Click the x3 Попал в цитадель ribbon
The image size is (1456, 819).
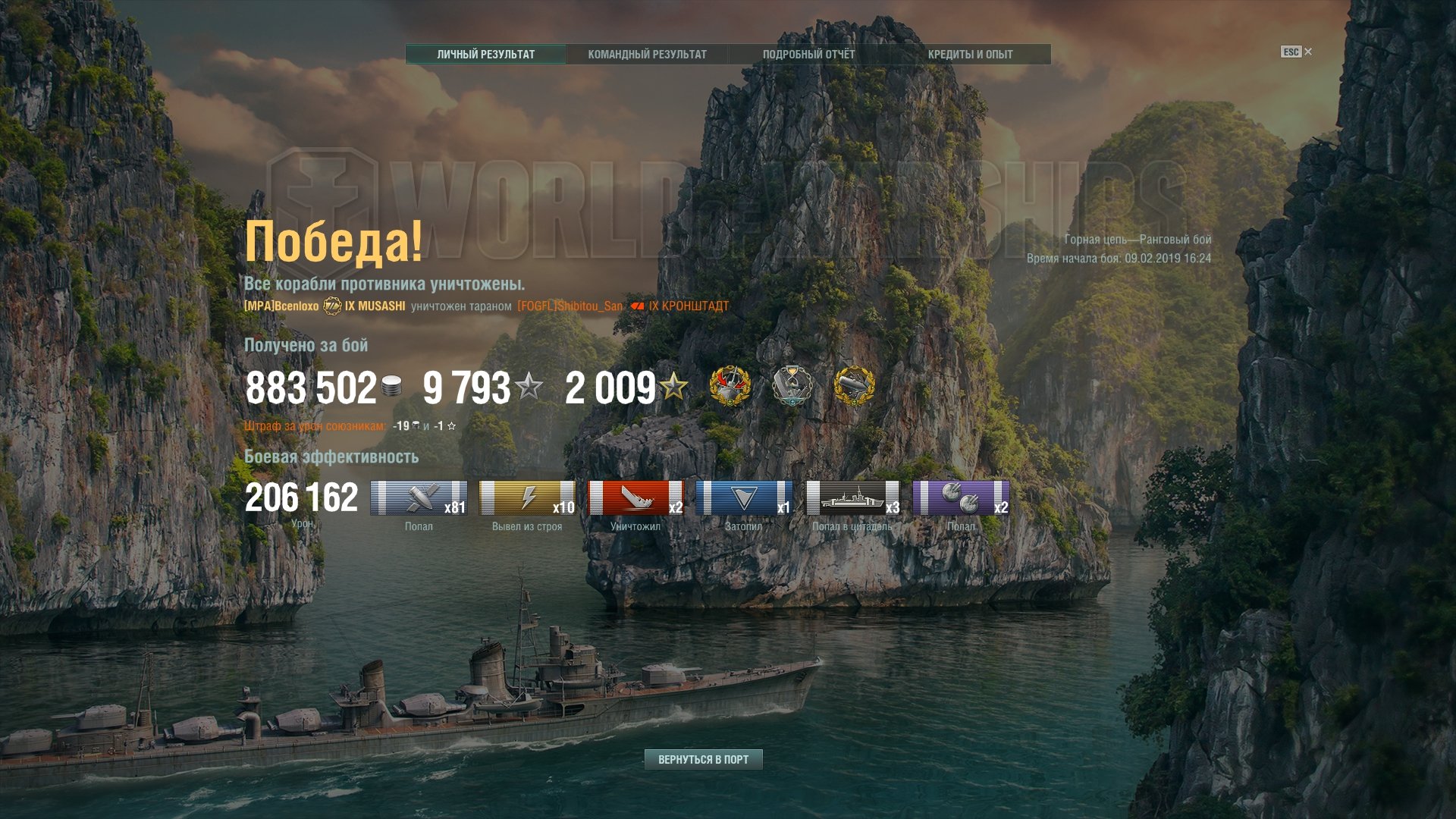pos(852,498)
